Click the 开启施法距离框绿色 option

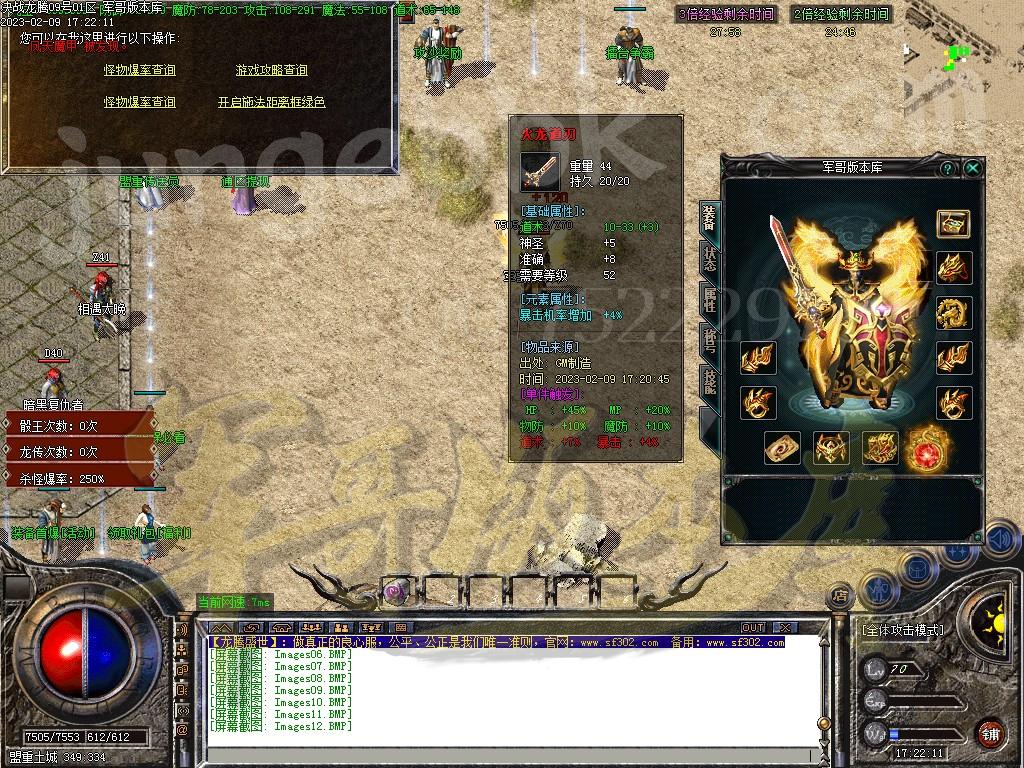271,102
